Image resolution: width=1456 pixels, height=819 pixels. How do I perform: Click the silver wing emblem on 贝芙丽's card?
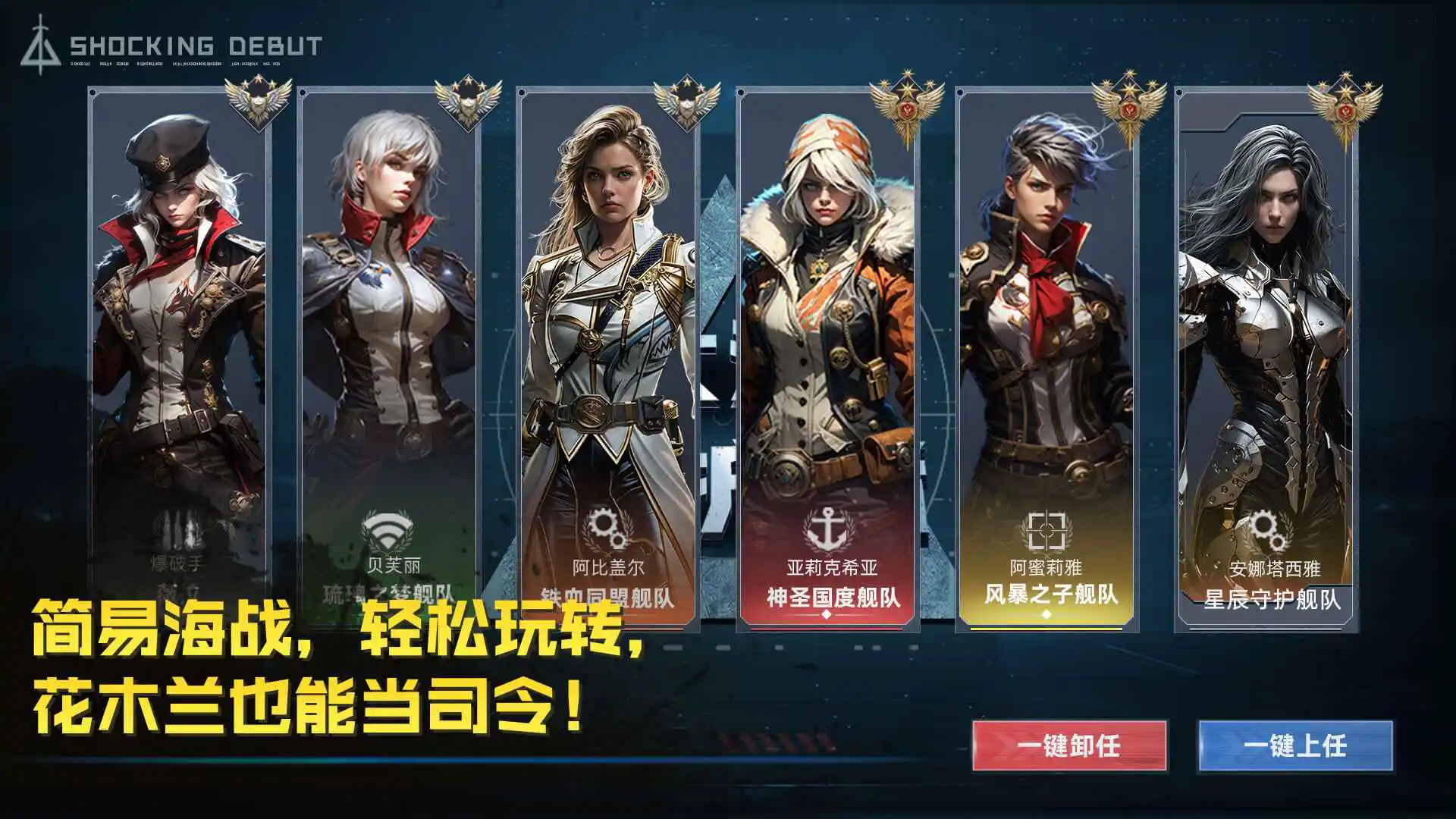468,102
